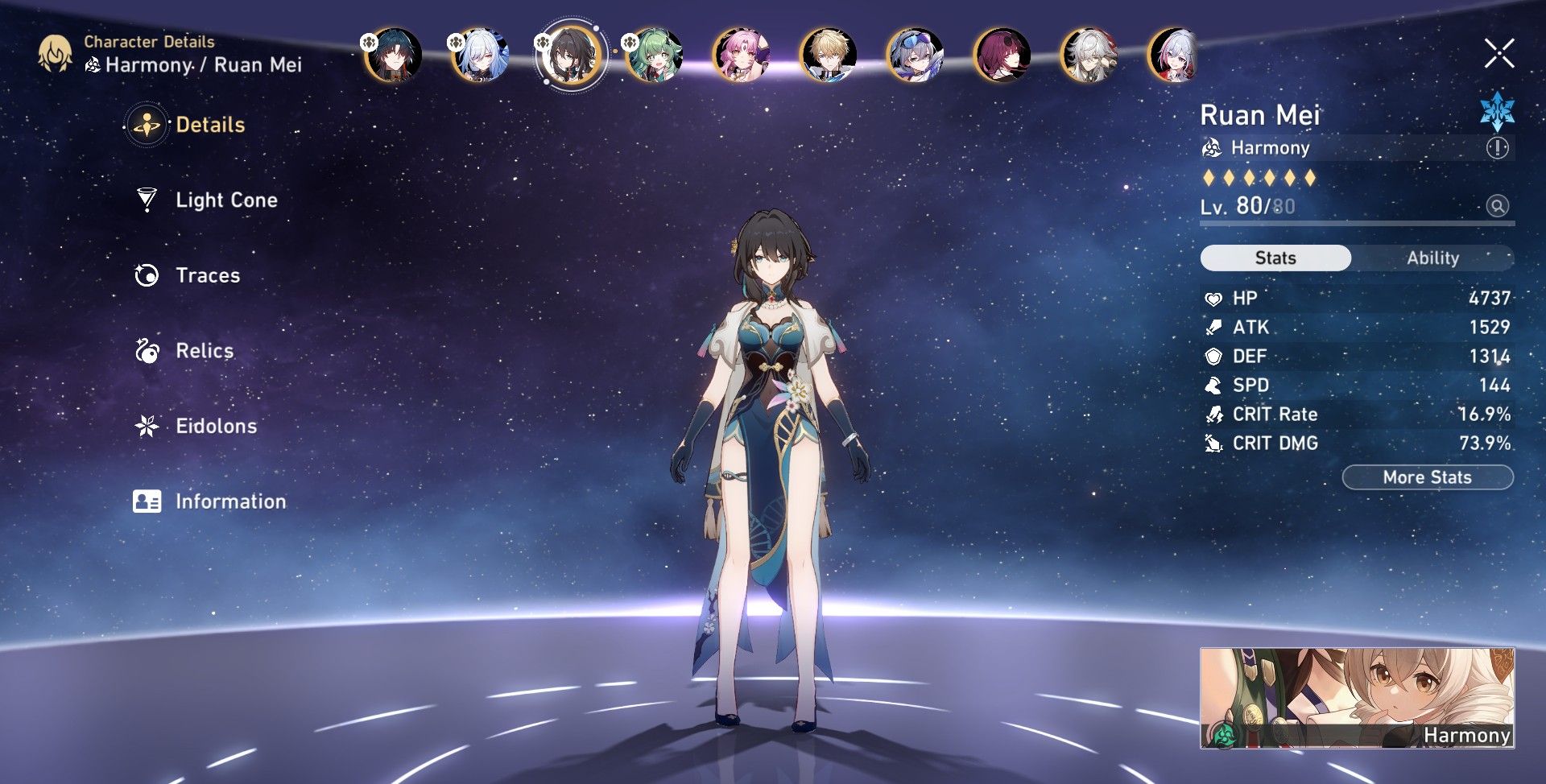Choose the pink-haired character portrait
The width and height of the screenshot is (1546, 784).
pos(741,55)
